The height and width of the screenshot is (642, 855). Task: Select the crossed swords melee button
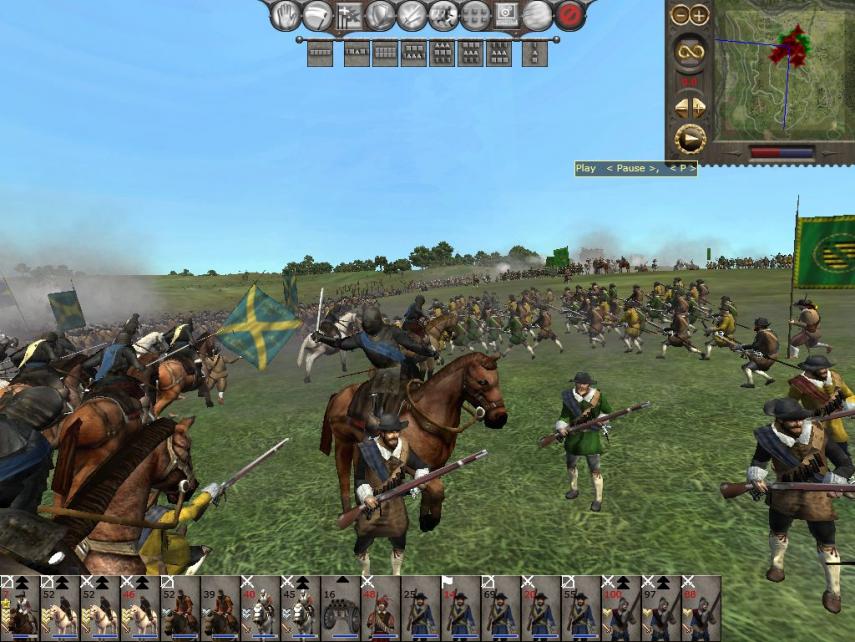point(411,15)
